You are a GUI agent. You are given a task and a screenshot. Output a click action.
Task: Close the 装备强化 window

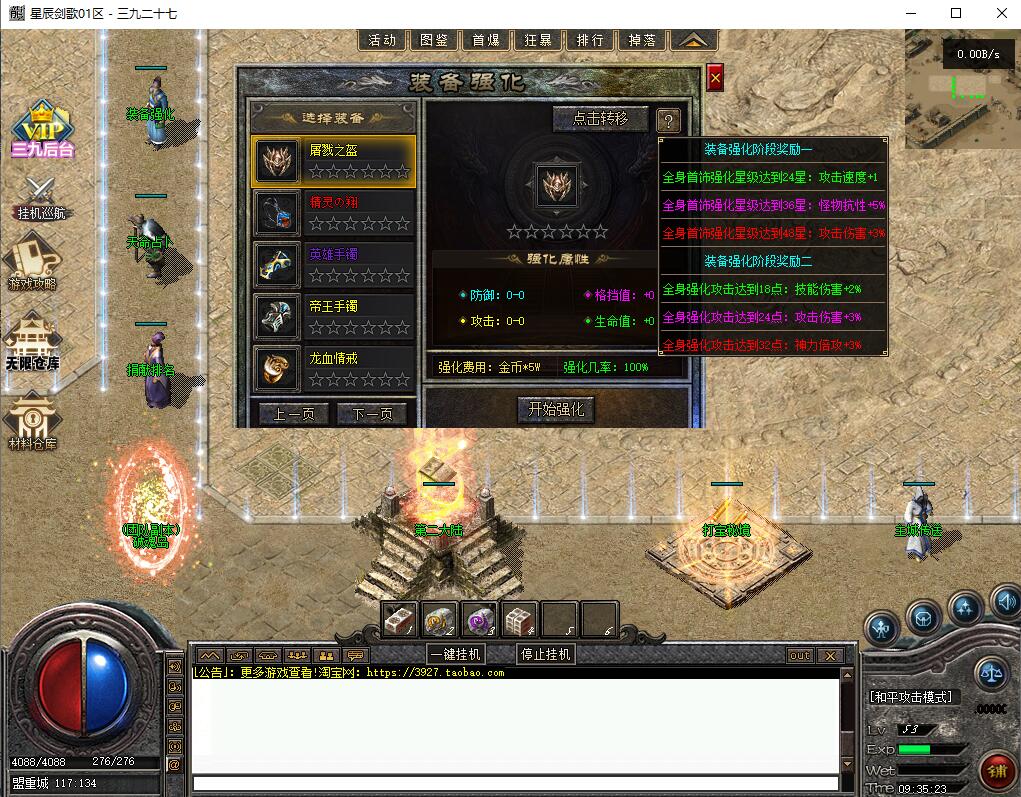coord(714,78)
